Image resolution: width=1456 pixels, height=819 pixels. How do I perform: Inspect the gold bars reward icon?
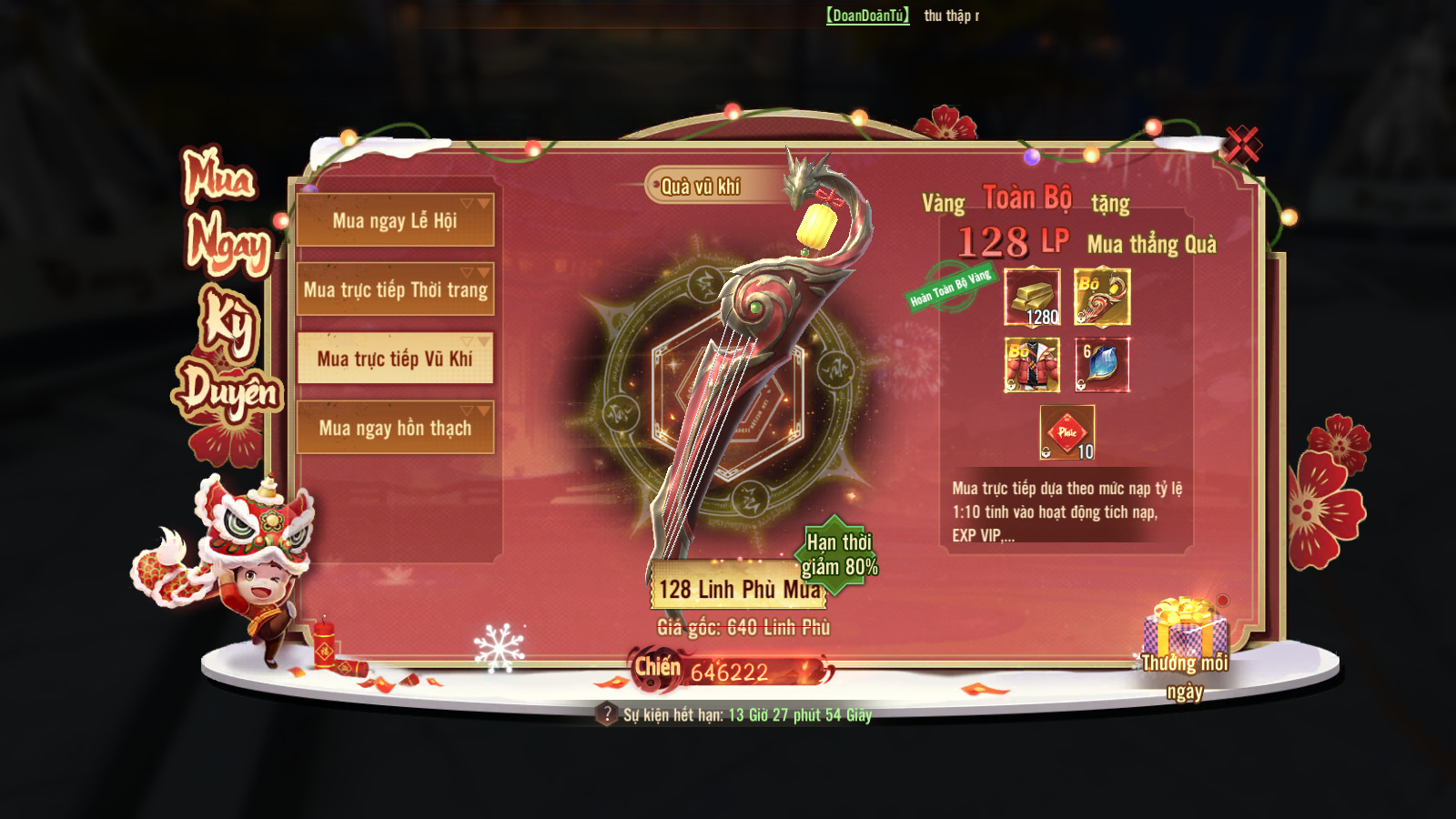(1032, 298)
